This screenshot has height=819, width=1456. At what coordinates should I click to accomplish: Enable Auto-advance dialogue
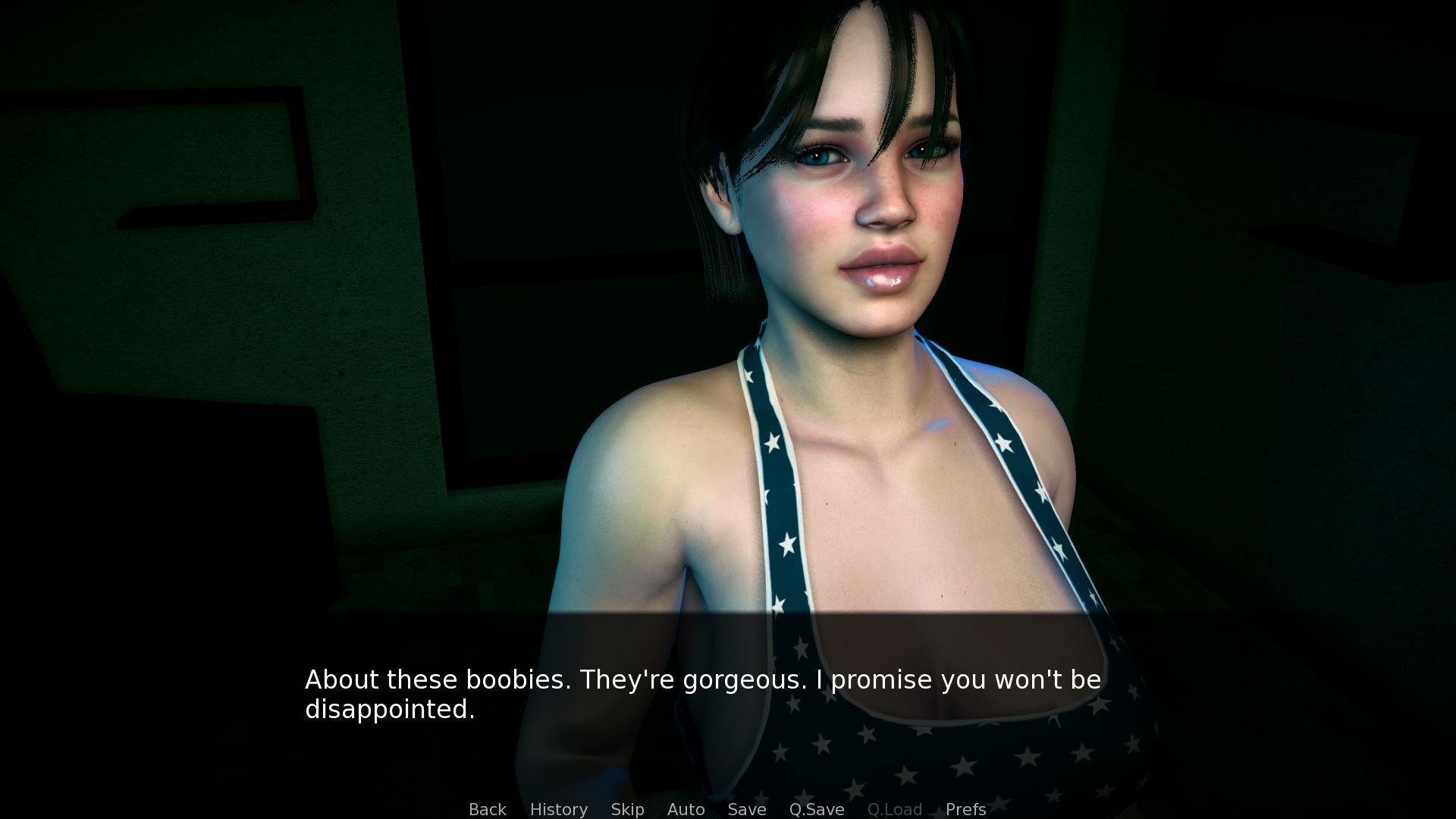(x=686, y=809)
